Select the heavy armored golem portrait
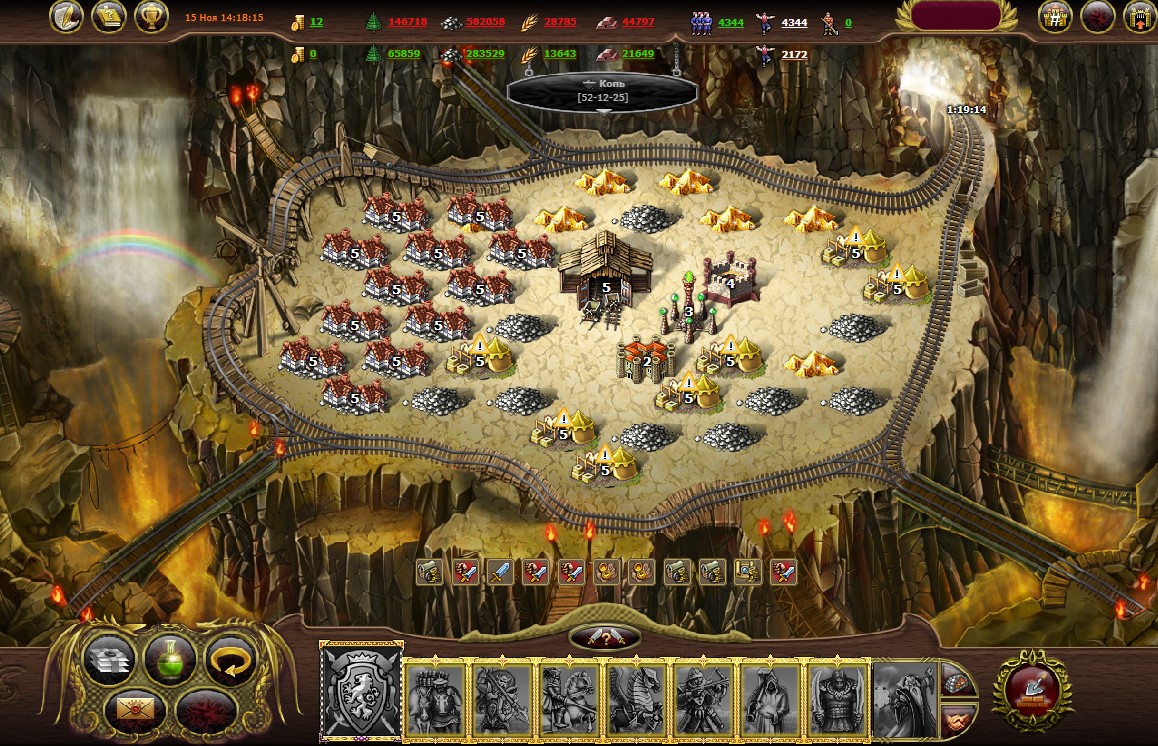 coord(837,697)
